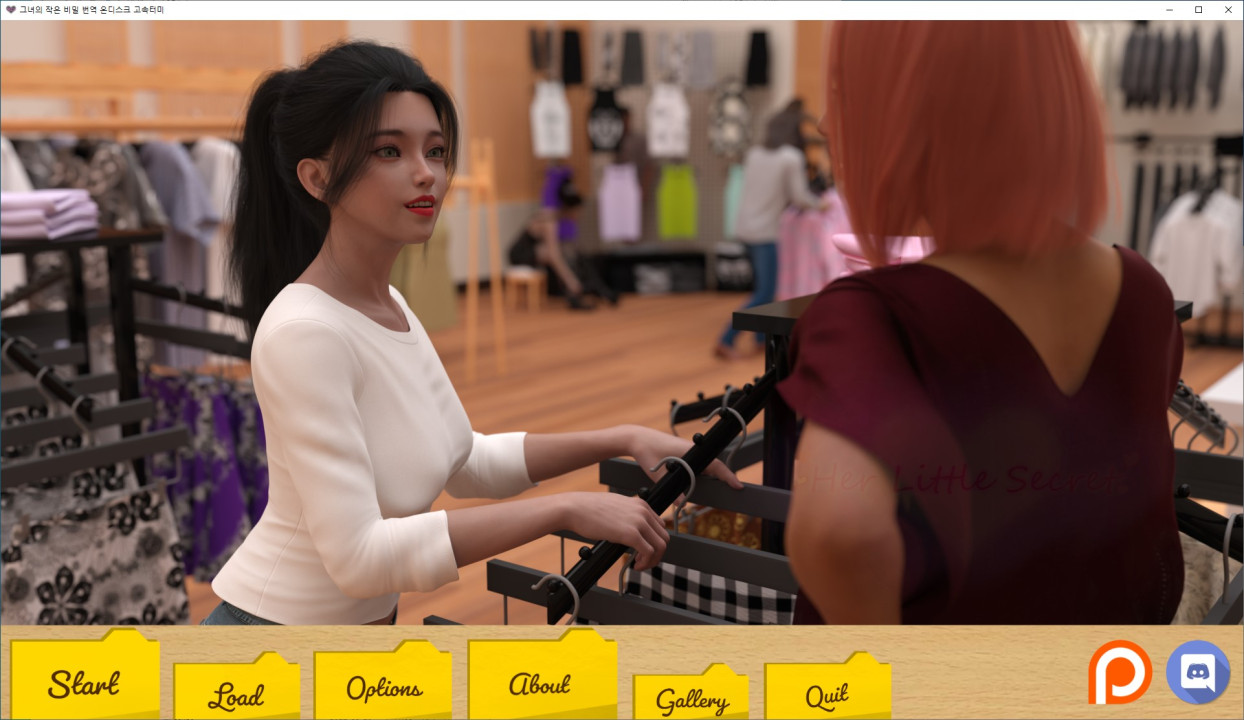Show the About page
The width and height of the screenshot is (1244, 720).
pyautogui.click(x=540, y=684)
